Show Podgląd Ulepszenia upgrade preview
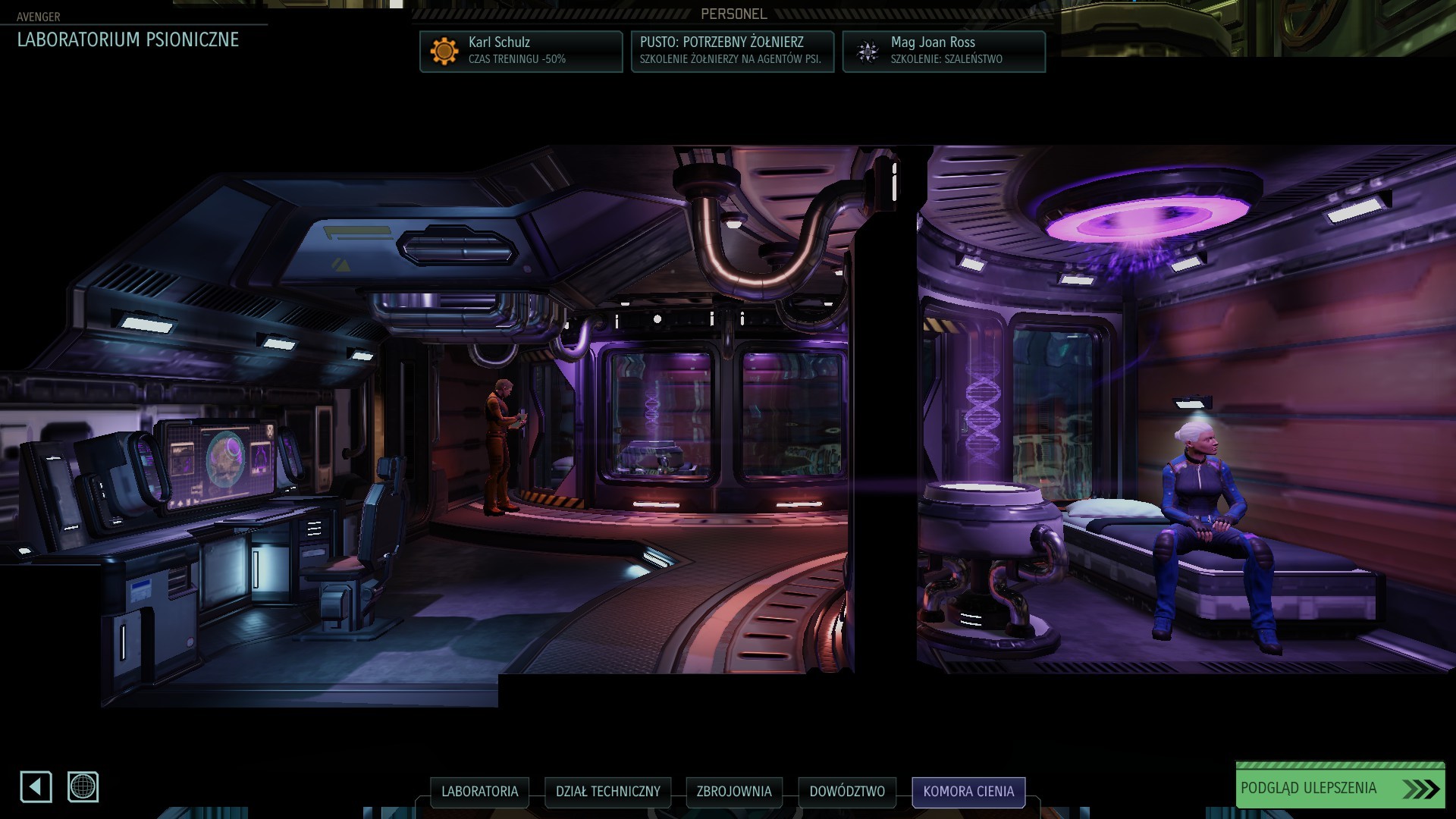The width and height of the screenshot is (1456, 819). 1339,788
